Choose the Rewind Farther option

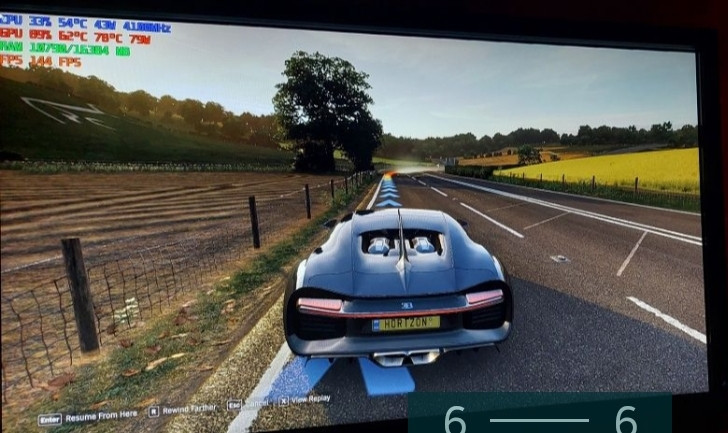189,408
